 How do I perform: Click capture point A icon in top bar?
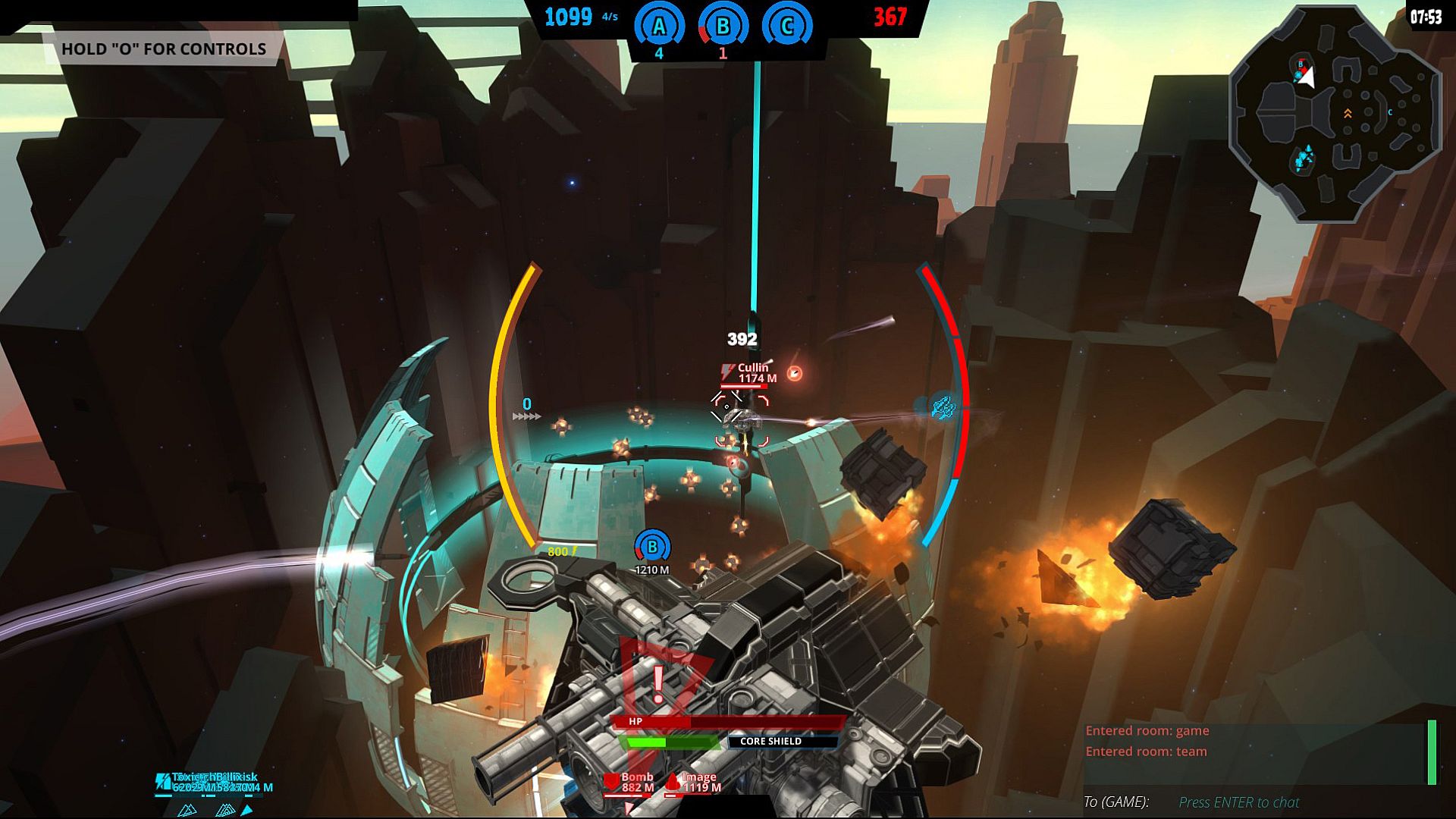click(x=659, y=27)
